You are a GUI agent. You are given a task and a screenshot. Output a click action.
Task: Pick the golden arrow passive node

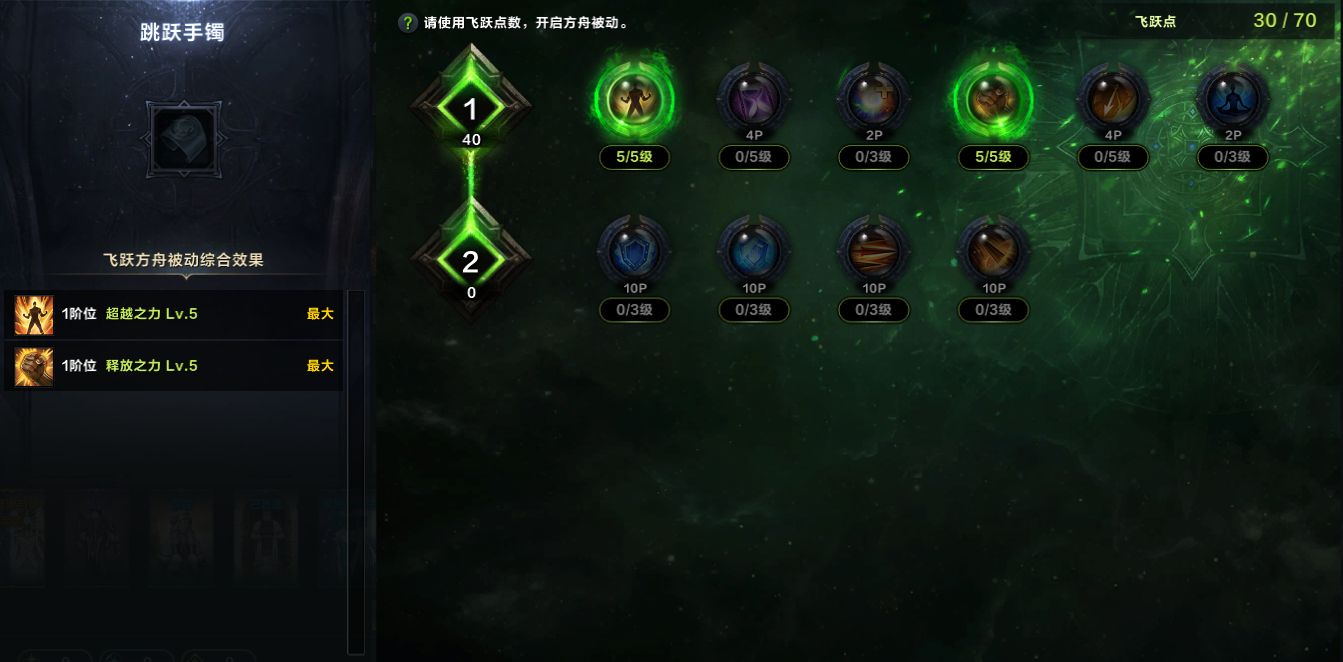pos(1113,99)
